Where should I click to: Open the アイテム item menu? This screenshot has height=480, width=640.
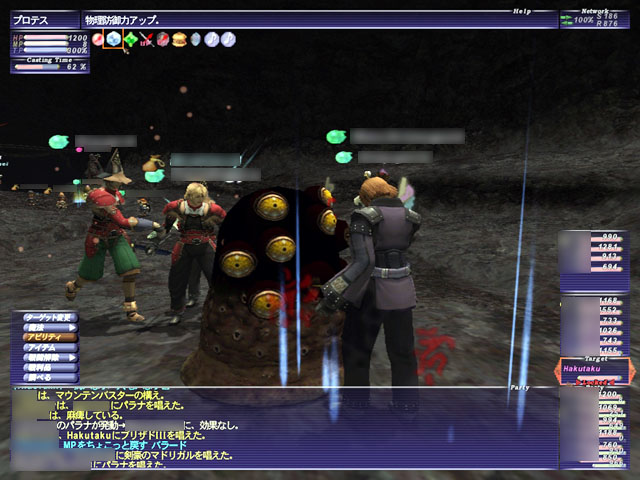click(50, 347)
